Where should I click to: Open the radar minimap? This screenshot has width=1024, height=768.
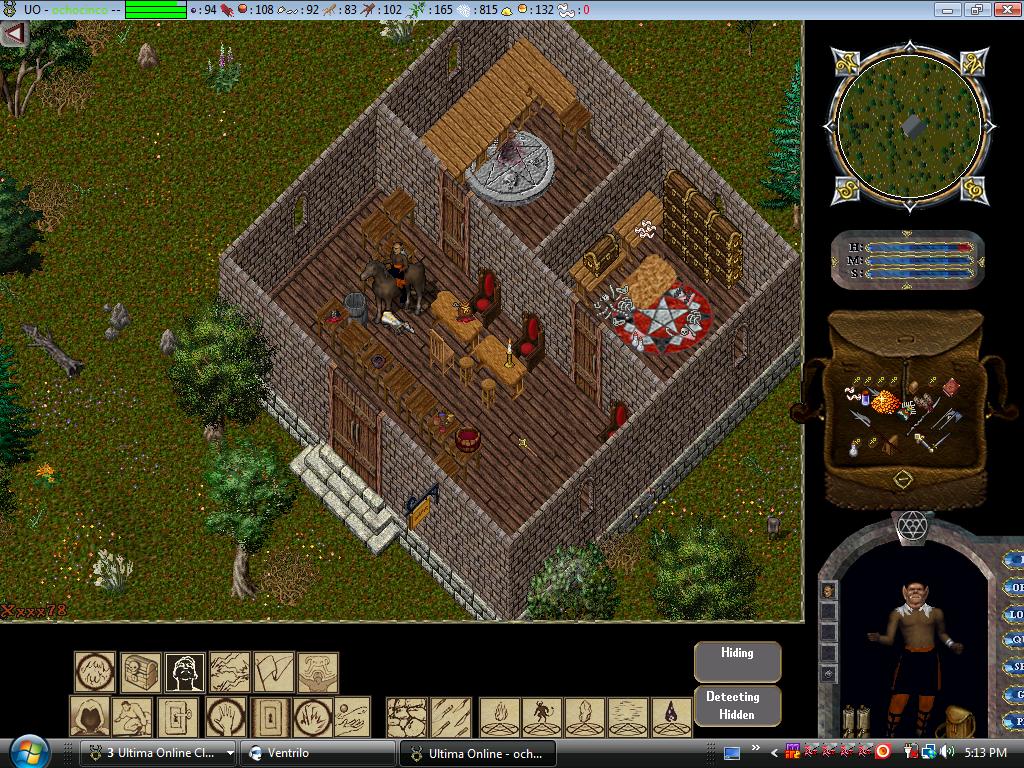pyautogui.click(x=909, y=125)
